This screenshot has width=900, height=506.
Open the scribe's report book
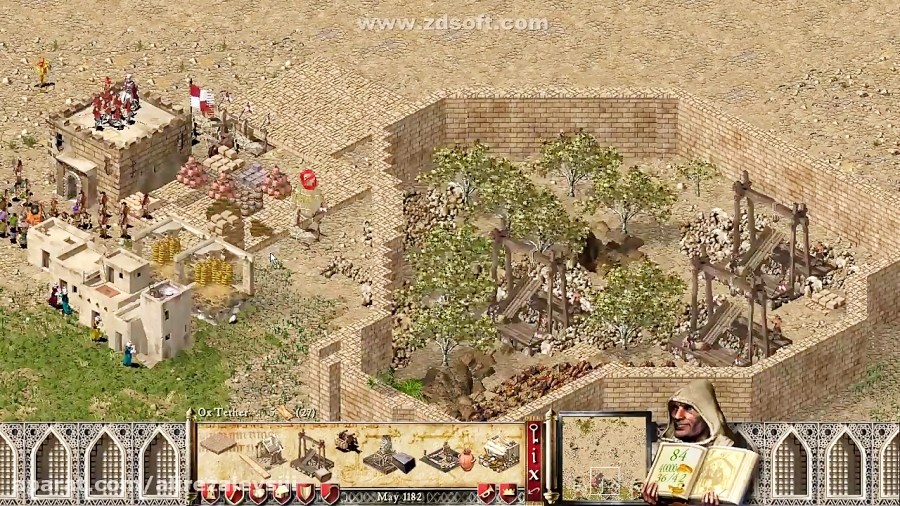pos(702,468)
